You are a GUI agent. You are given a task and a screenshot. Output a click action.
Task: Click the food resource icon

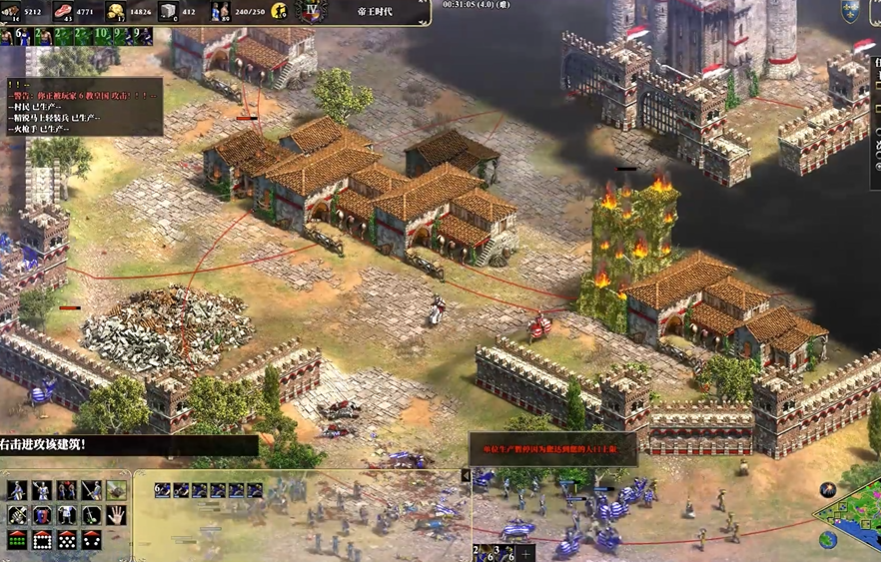64,12
